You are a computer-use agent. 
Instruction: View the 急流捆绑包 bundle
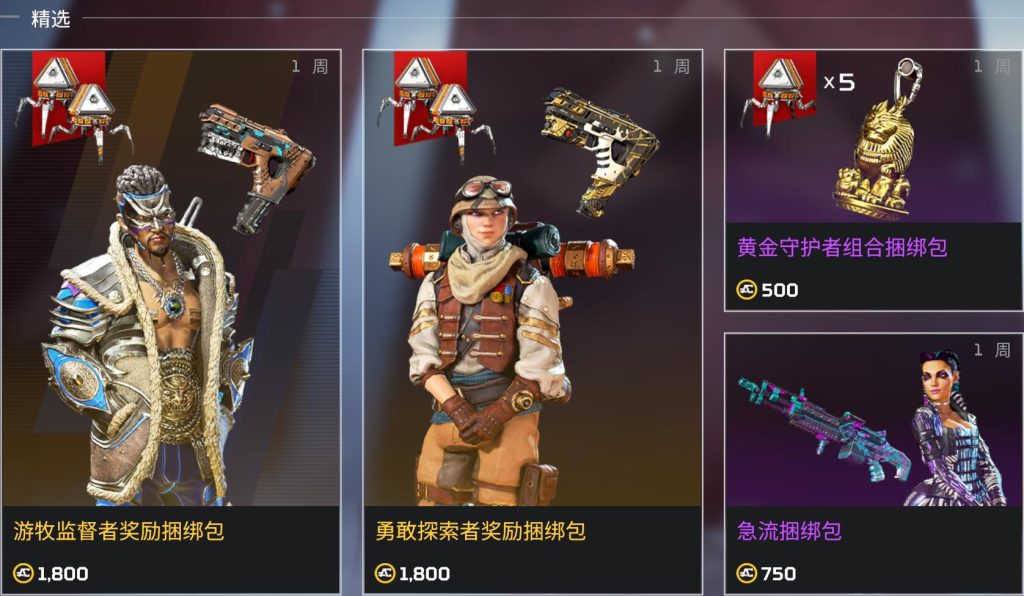click(x=873, y=460)
